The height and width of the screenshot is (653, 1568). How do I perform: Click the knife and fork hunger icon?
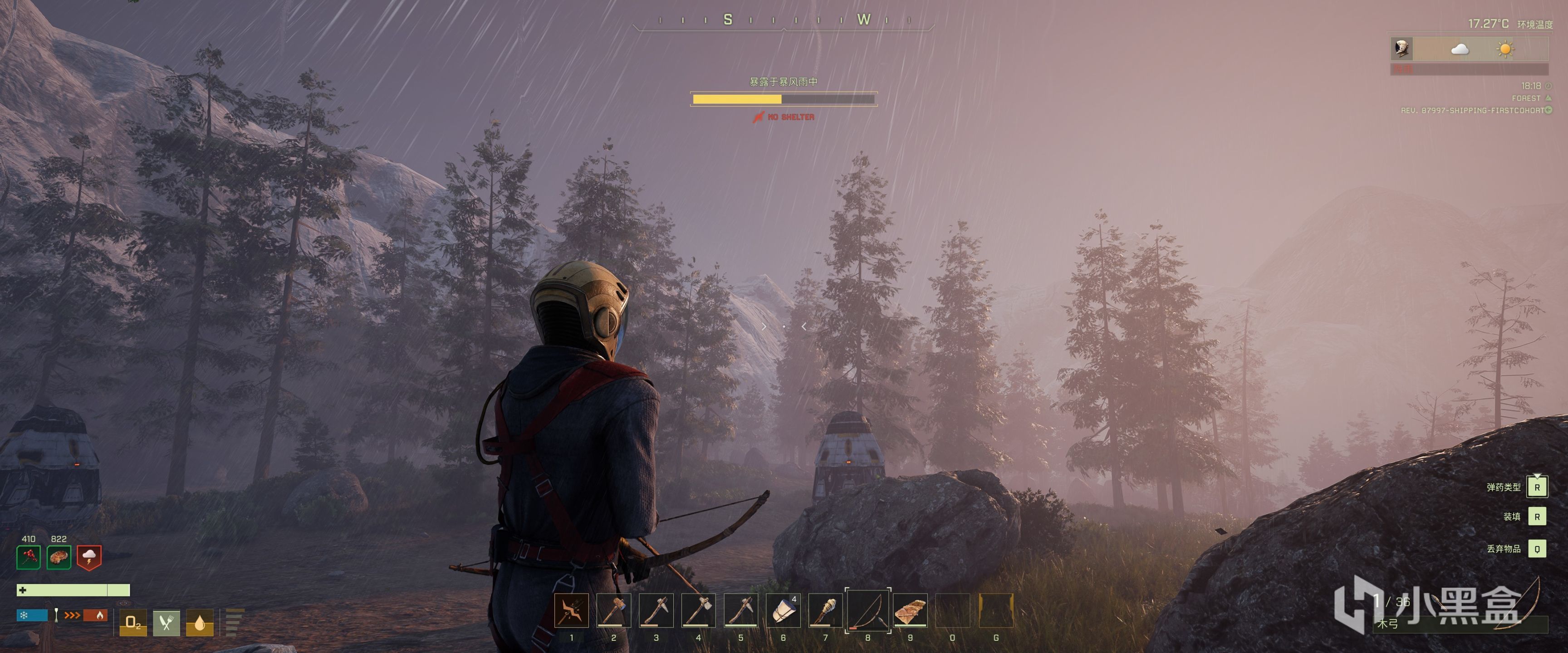pyautogui.click(x=166, y=623)
